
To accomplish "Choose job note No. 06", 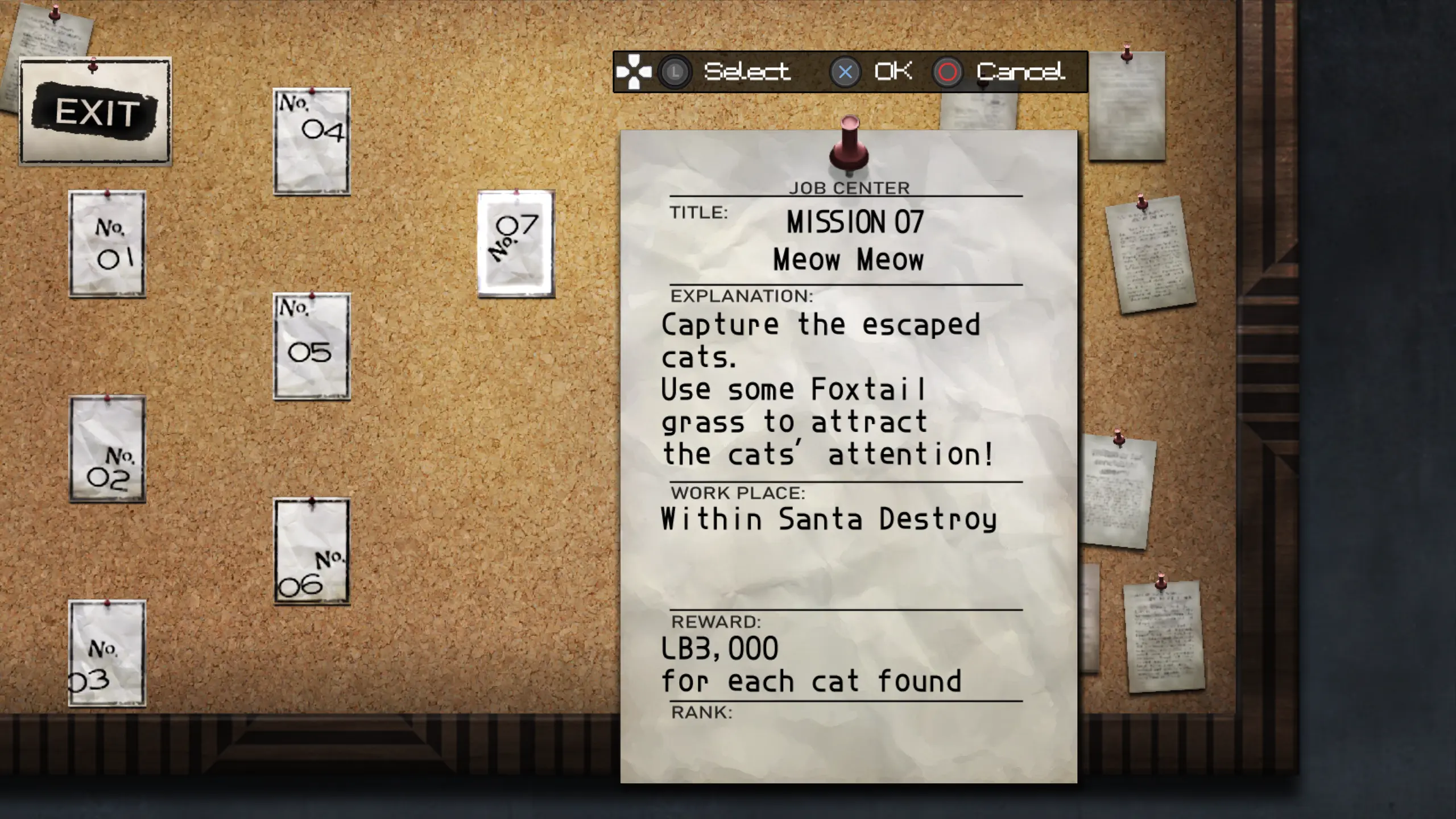I will (312, 551).
